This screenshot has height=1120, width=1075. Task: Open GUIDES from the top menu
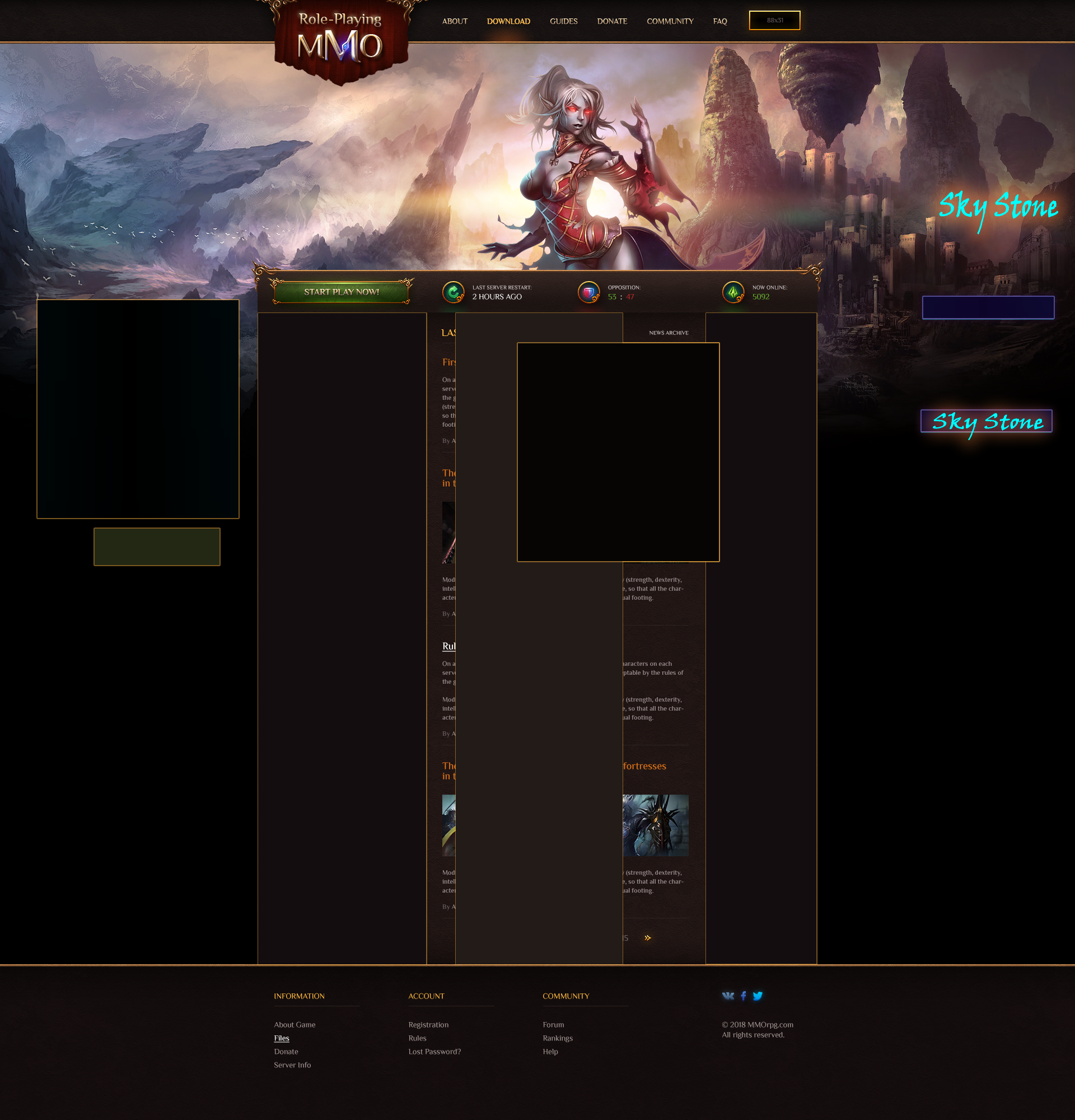[x=563, y=21]
